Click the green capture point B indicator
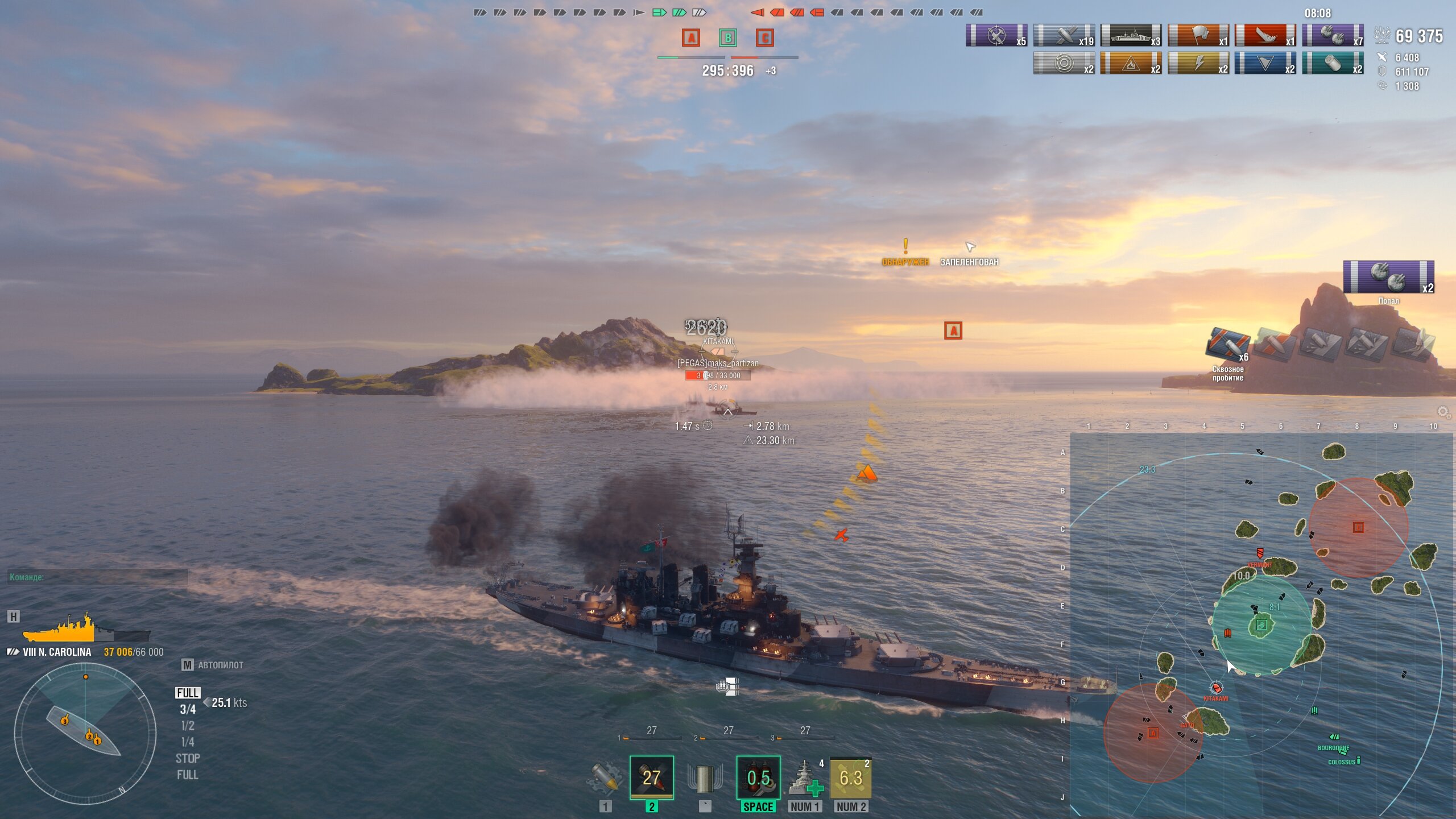Viewport: 1456px width, 819px height. coord(727,38)
